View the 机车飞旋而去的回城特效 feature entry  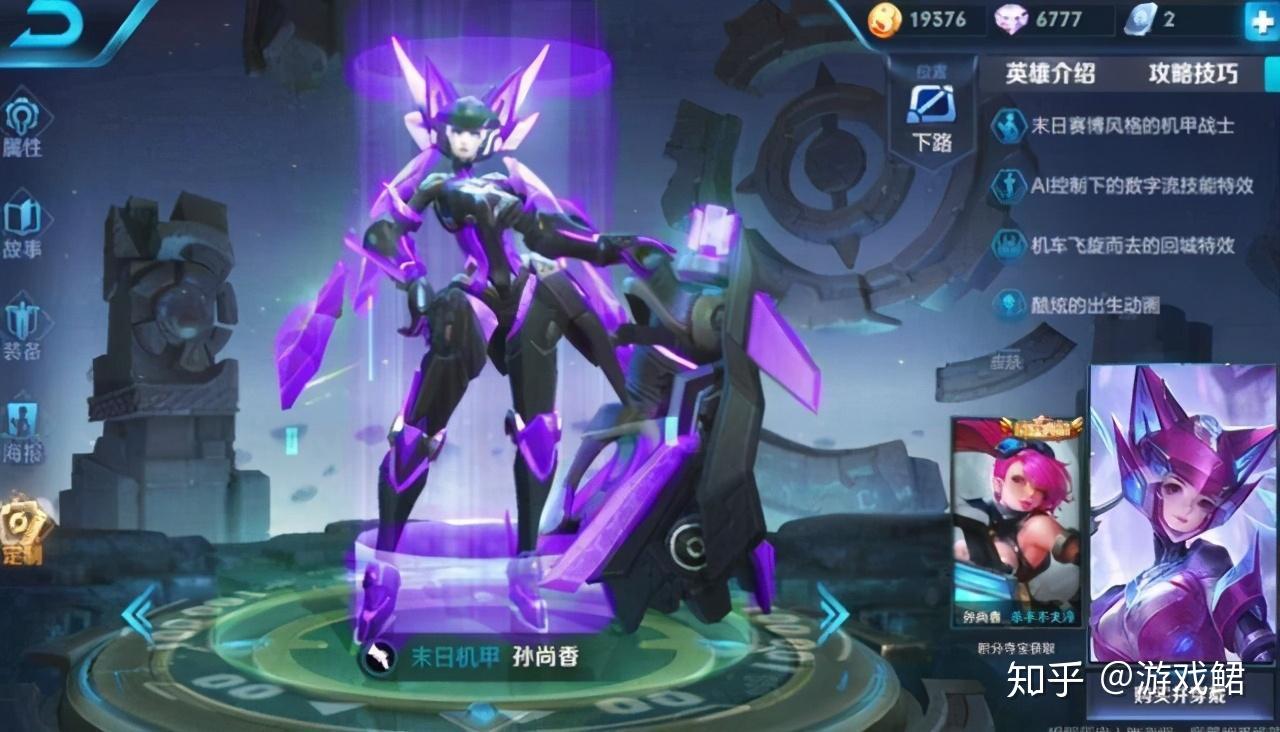(1132, 245)
